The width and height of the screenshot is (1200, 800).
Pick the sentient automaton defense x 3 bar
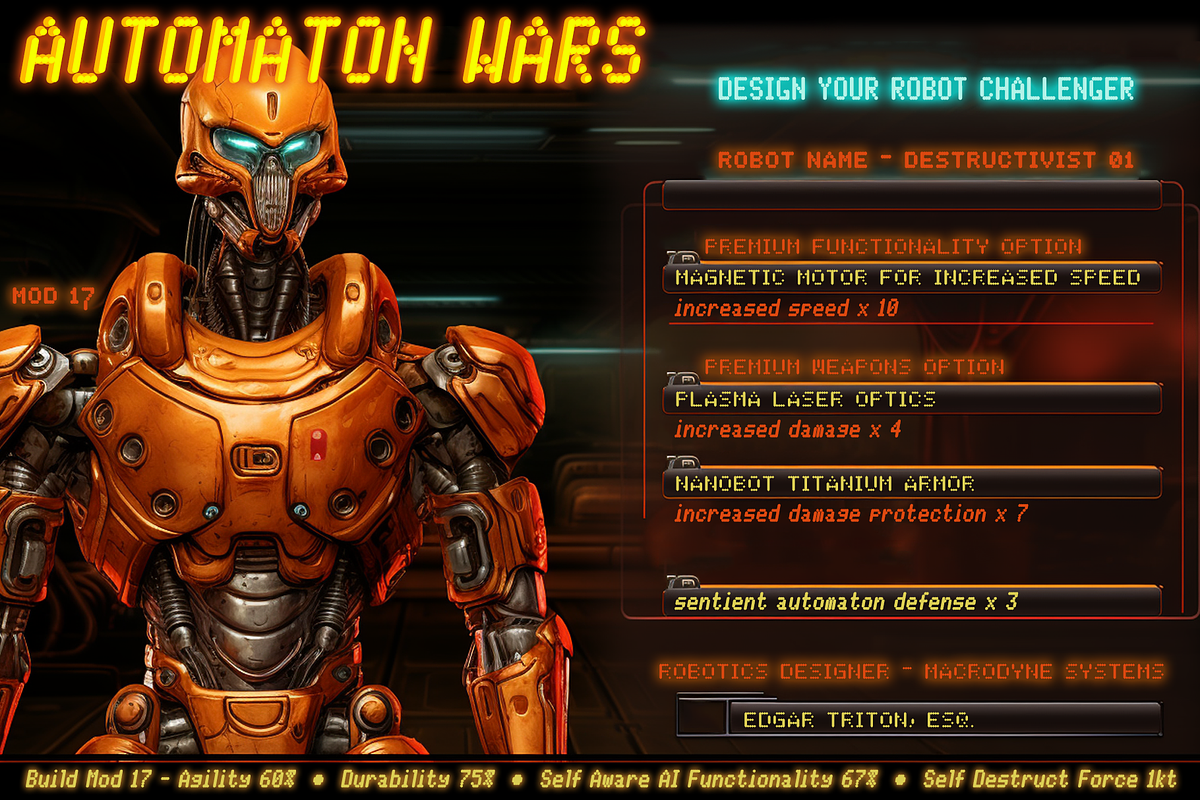910,602
